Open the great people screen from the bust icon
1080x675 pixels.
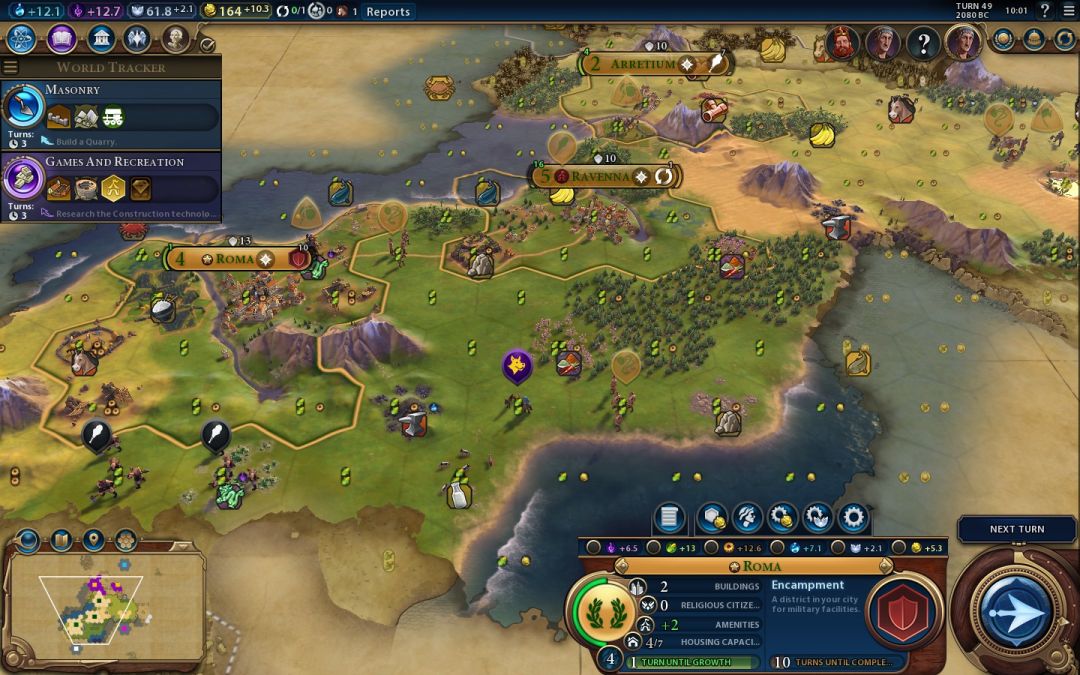coord(175,39)
